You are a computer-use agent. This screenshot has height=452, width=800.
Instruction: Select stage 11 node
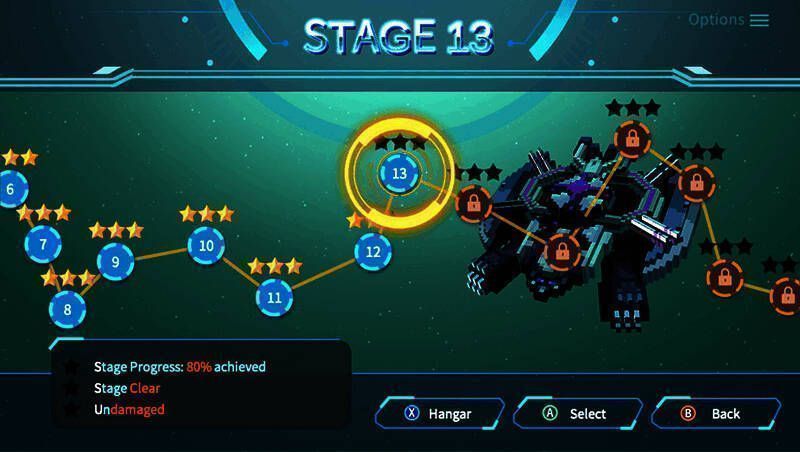point(274,297)
